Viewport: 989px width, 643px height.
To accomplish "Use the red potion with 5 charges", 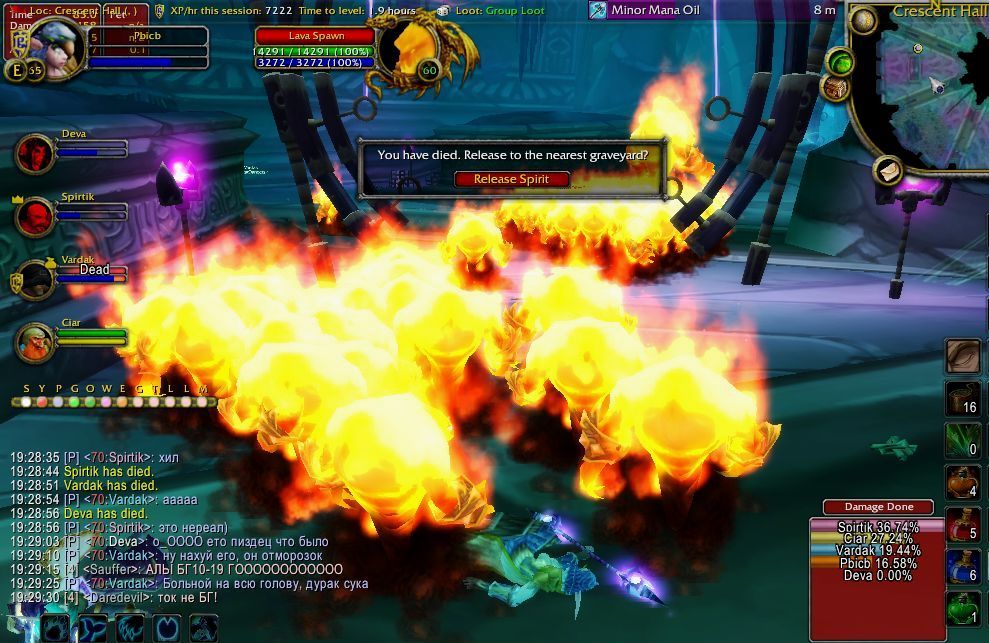I will pos(963,524).
